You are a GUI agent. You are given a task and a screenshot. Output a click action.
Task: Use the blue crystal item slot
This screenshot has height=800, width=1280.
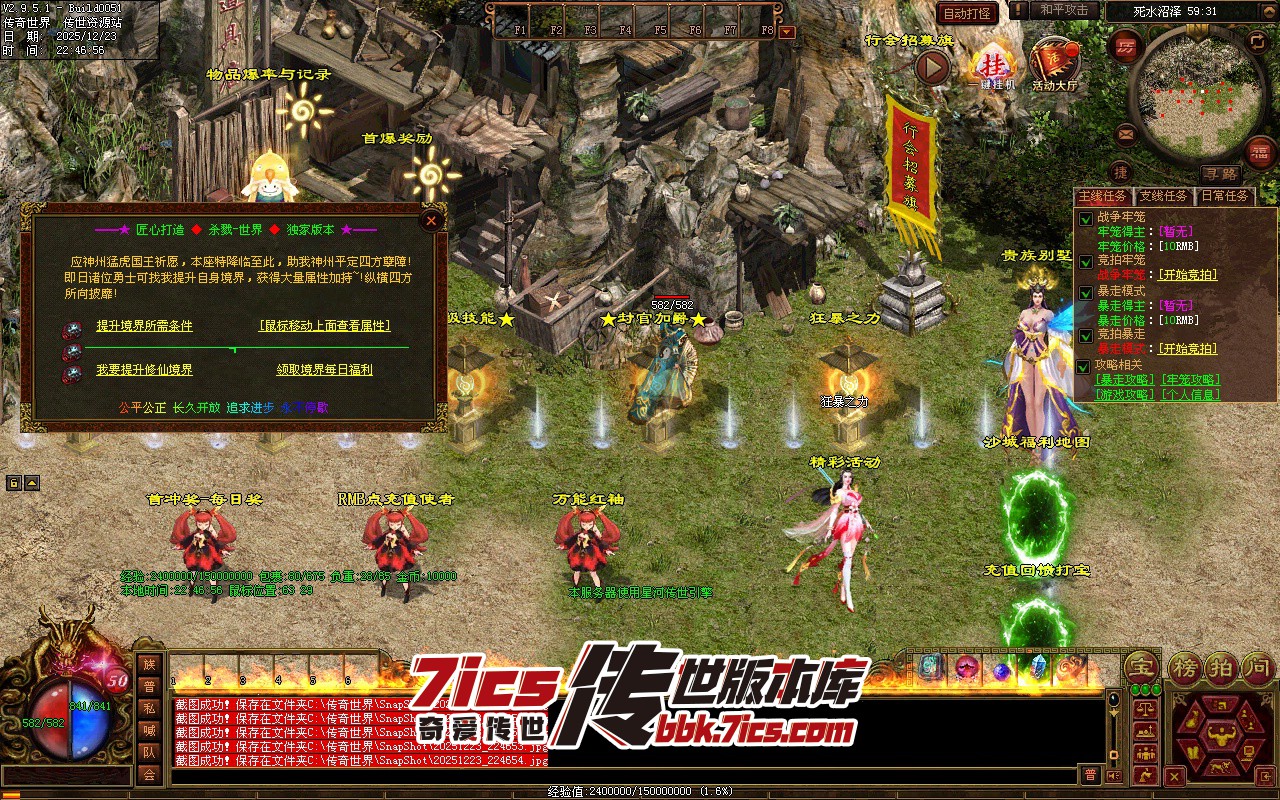pos(1037,667)
